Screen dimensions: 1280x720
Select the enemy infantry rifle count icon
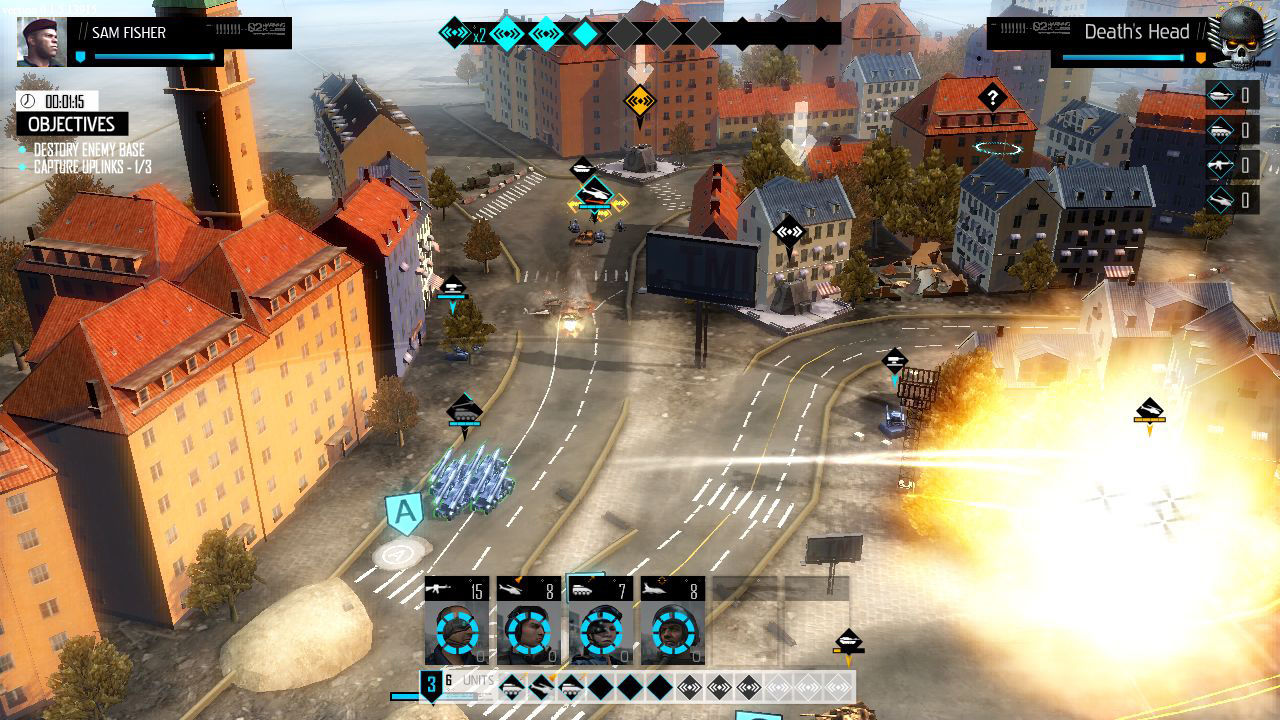[x=1221, y=165]
